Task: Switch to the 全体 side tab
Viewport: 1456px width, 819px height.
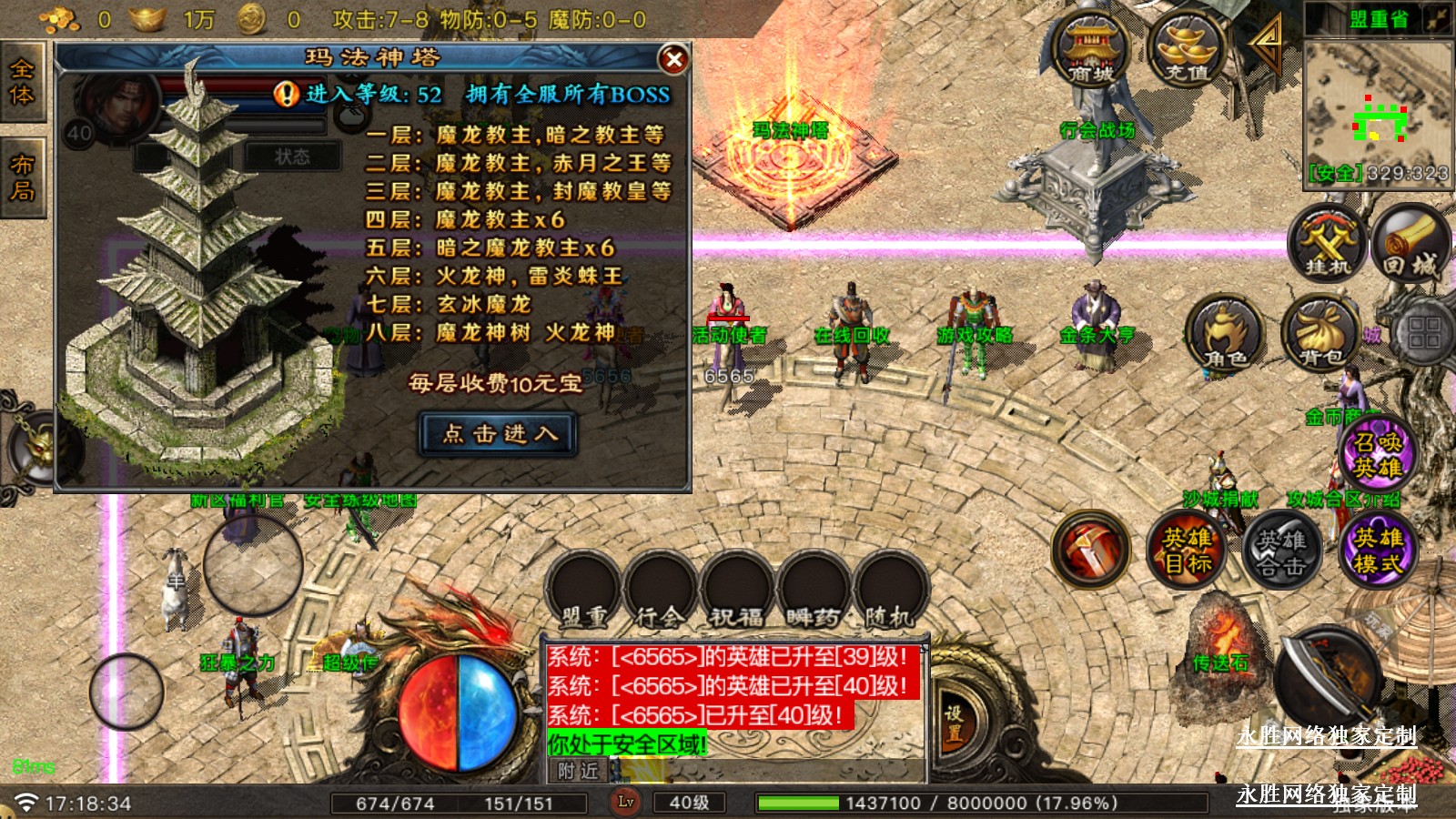Action: click(x=22, y=83)
